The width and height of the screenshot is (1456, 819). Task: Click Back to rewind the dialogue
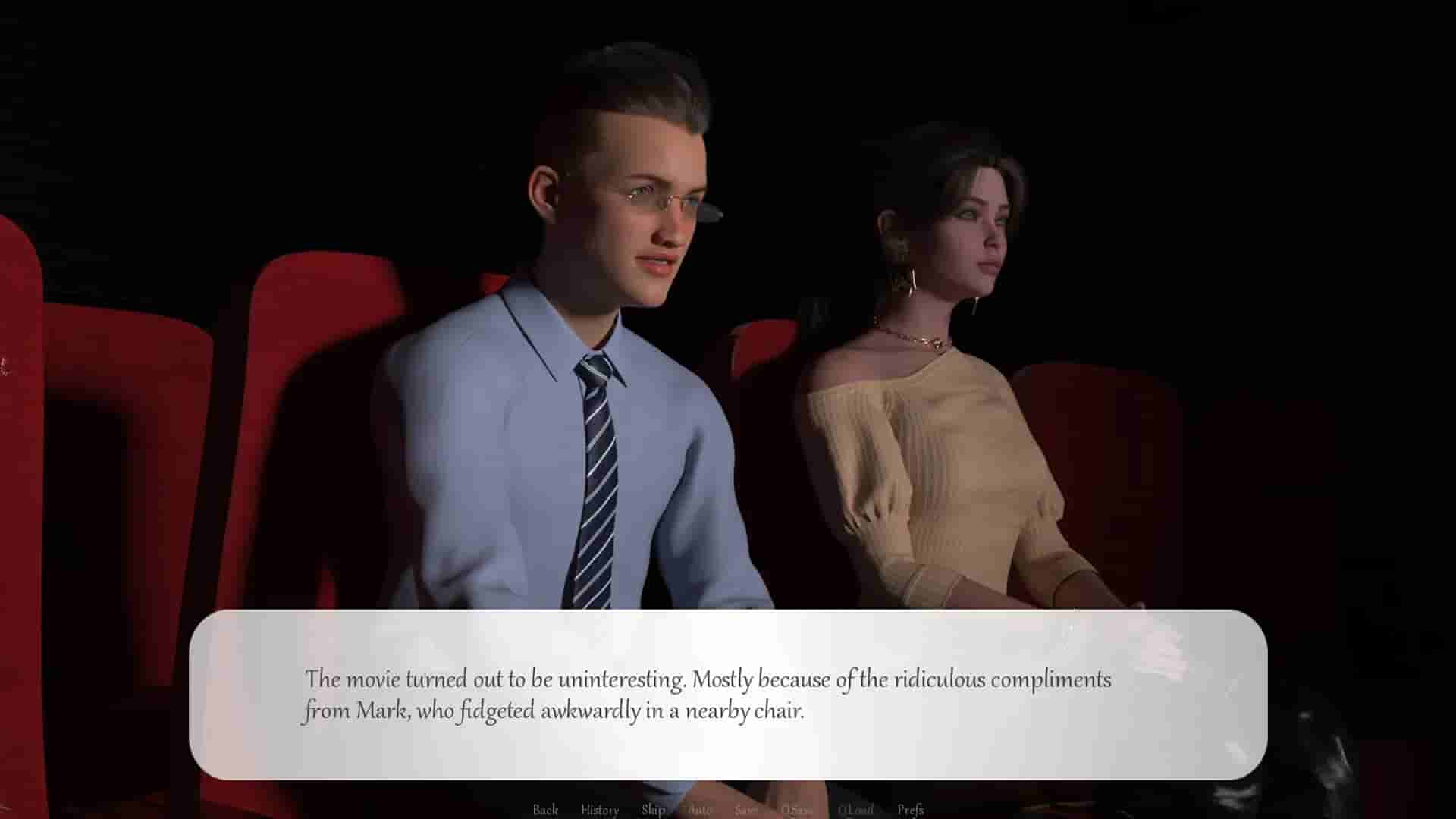[x=544, y=809]
